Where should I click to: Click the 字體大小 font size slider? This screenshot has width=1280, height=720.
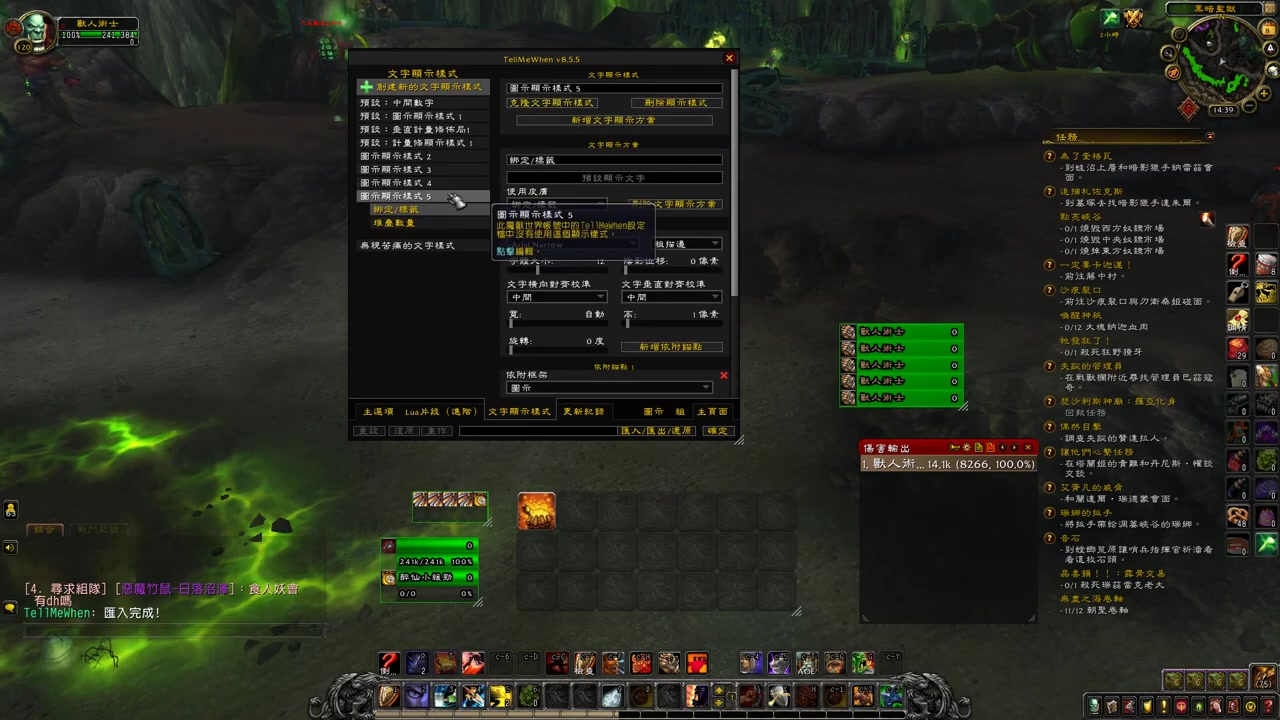(555, 270)
